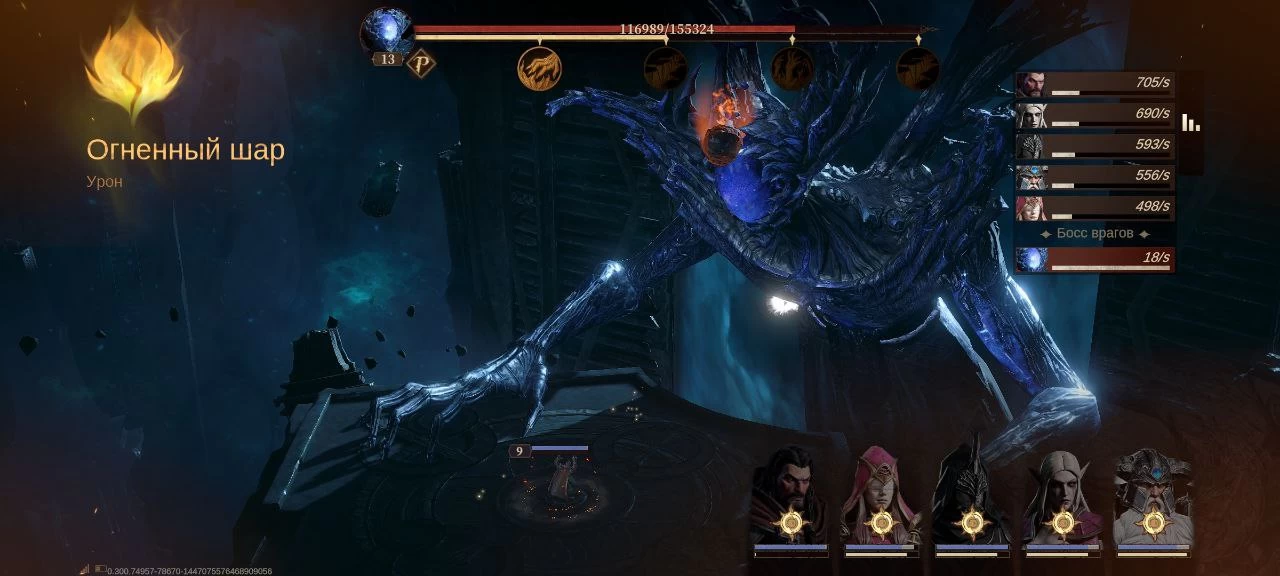Open the 690/s damage meter row
Image resolution: width=1280 pixels, height=576 pixels.
pos(1095,115)
